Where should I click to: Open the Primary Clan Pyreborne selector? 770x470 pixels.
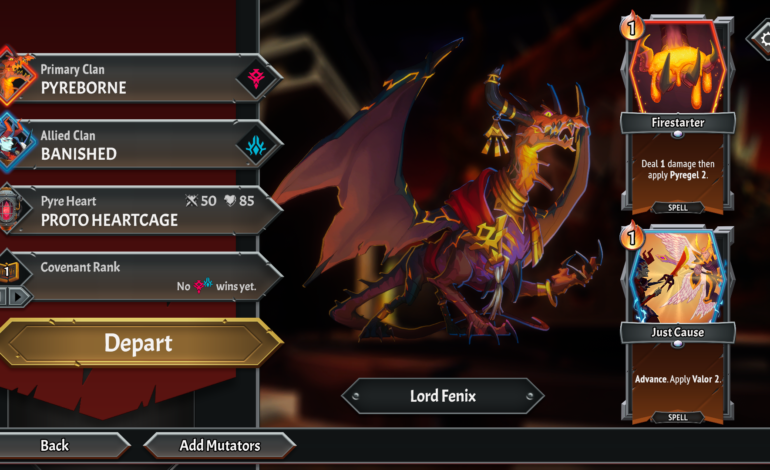(x=140, y=79)
